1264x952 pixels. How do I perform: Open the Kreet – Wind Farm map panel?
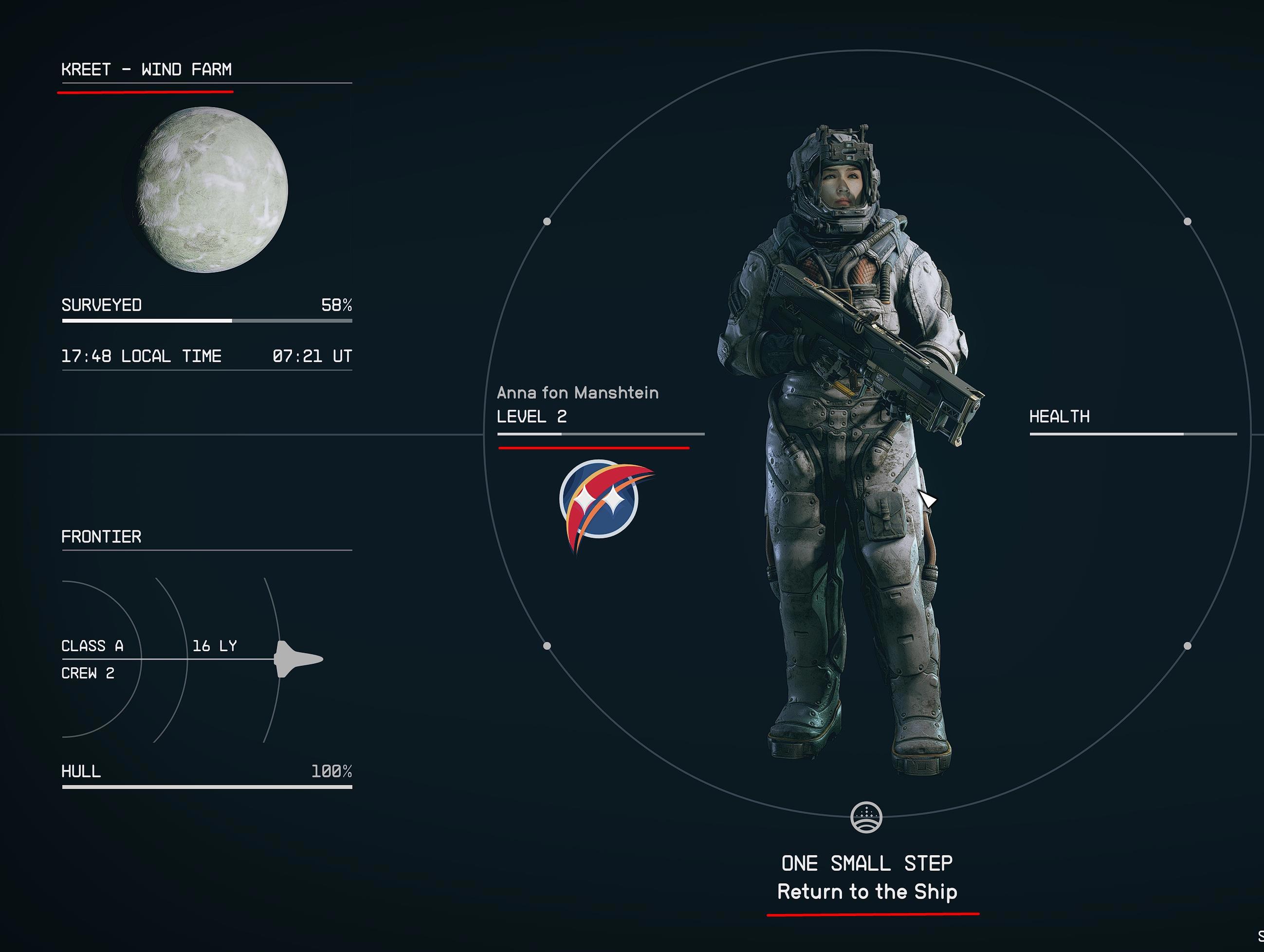[x=147, y=70]
